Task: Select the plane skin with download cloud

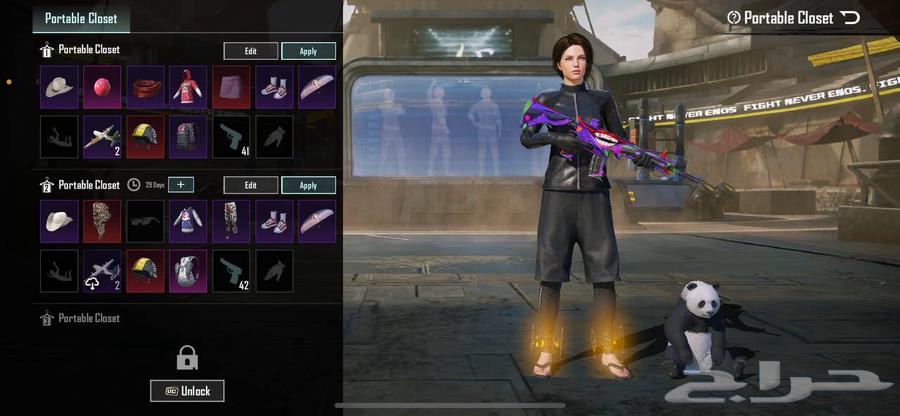Action: (101, 271)
